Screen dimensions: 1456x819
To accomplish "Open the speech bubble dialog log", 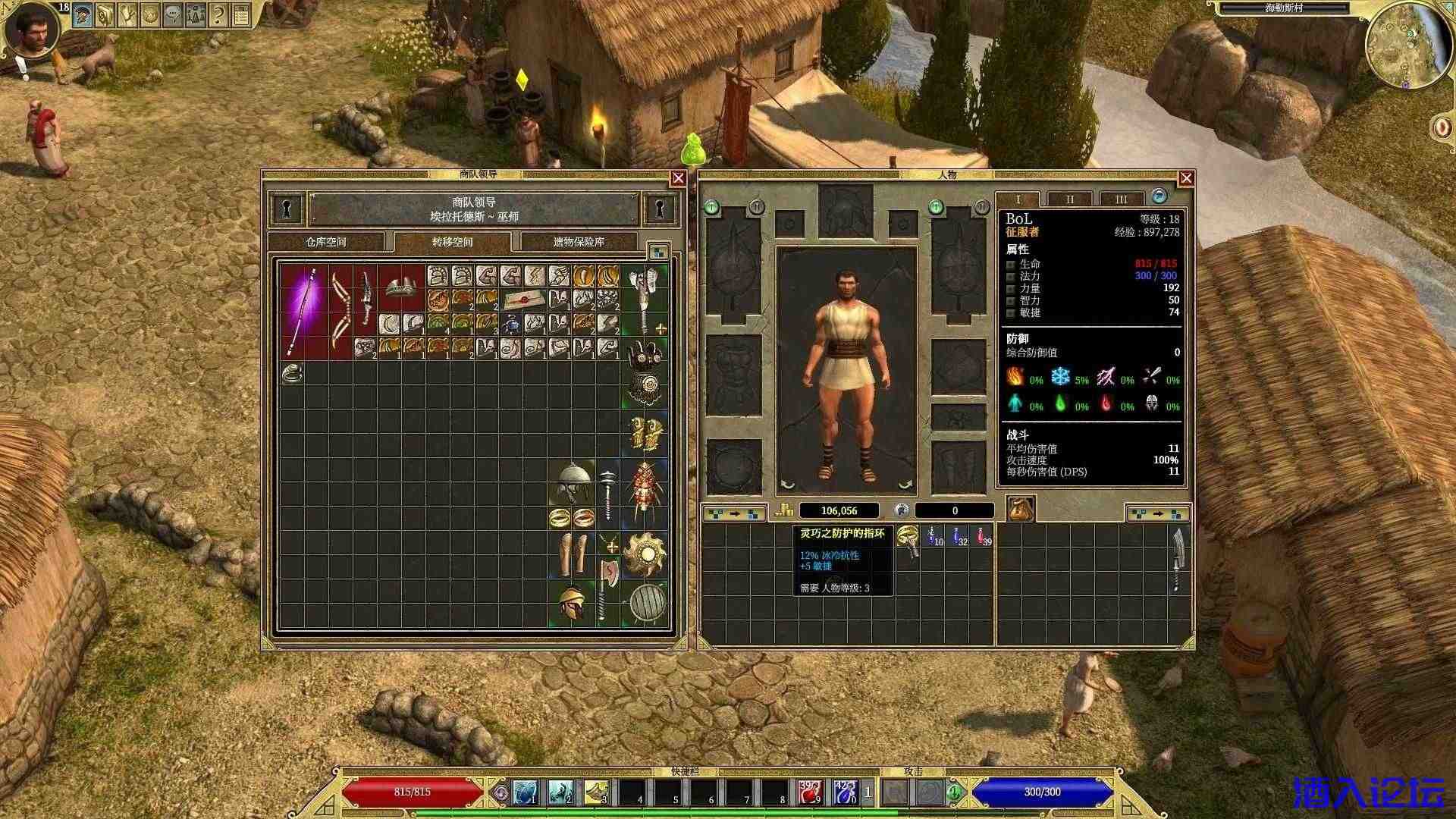I will (x=174, y=14).
